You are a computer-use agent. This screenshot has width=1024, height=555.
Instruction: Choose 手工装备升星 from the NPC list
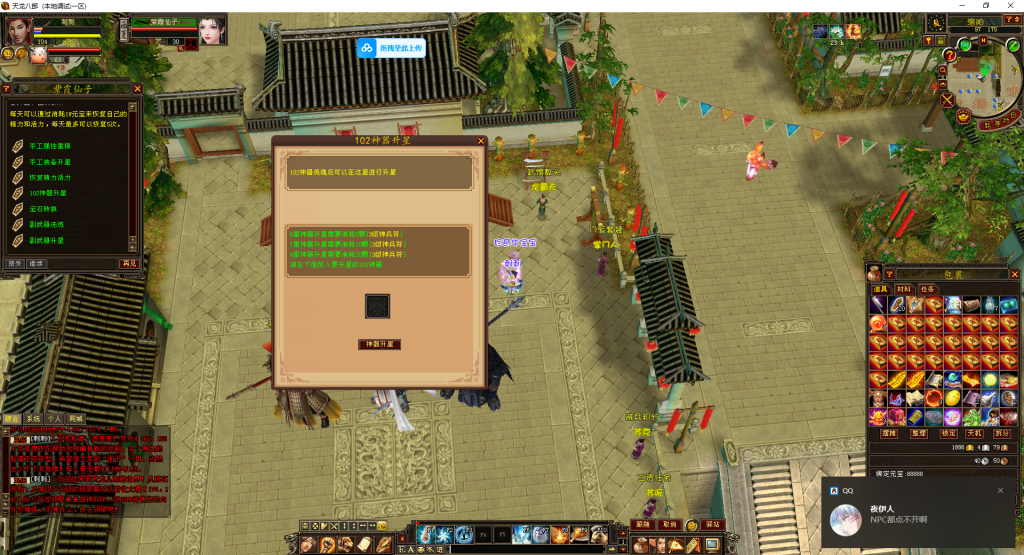click(50, 162)
